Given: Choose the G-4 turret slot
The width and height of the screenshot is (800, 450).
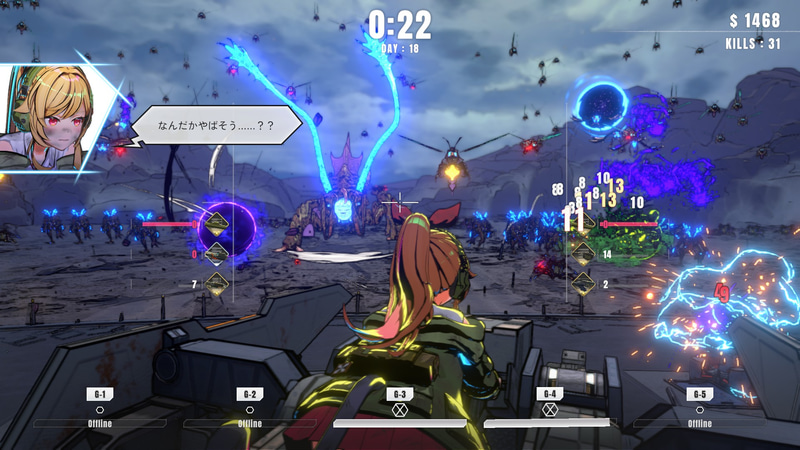Looking at the screenshot, I should [549, 408].
